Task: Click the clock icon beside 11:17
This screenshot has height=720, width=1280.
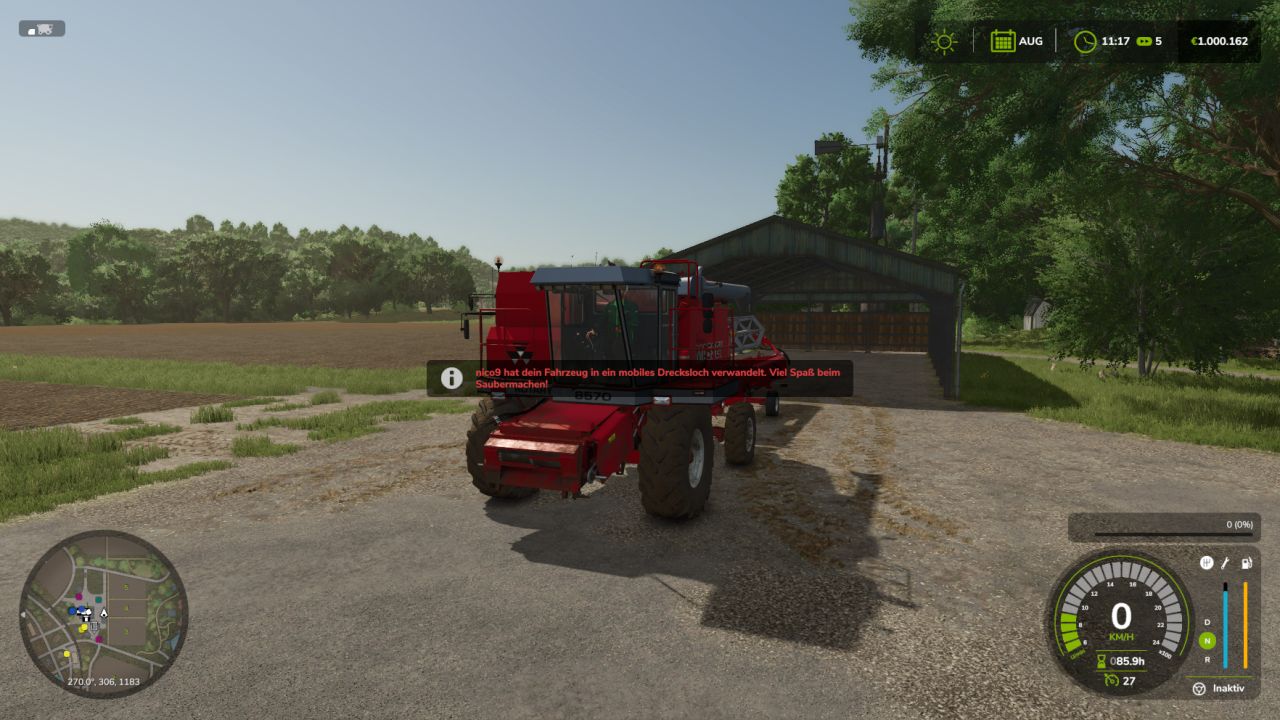Action: [1086, 41]
